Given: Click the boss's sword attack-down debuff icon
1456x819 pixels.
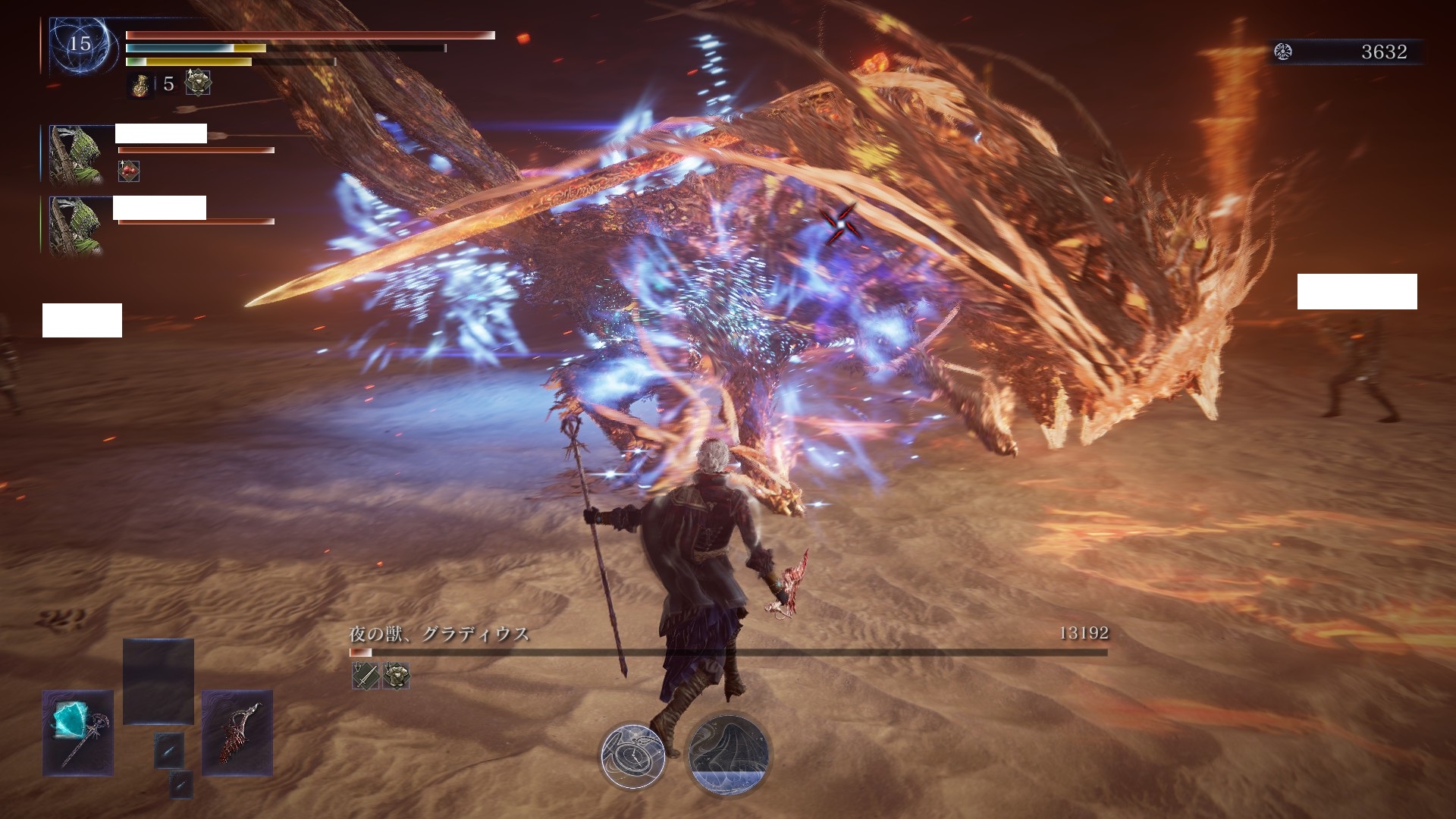Looking at the screenshot, I should tap(366, 675).
